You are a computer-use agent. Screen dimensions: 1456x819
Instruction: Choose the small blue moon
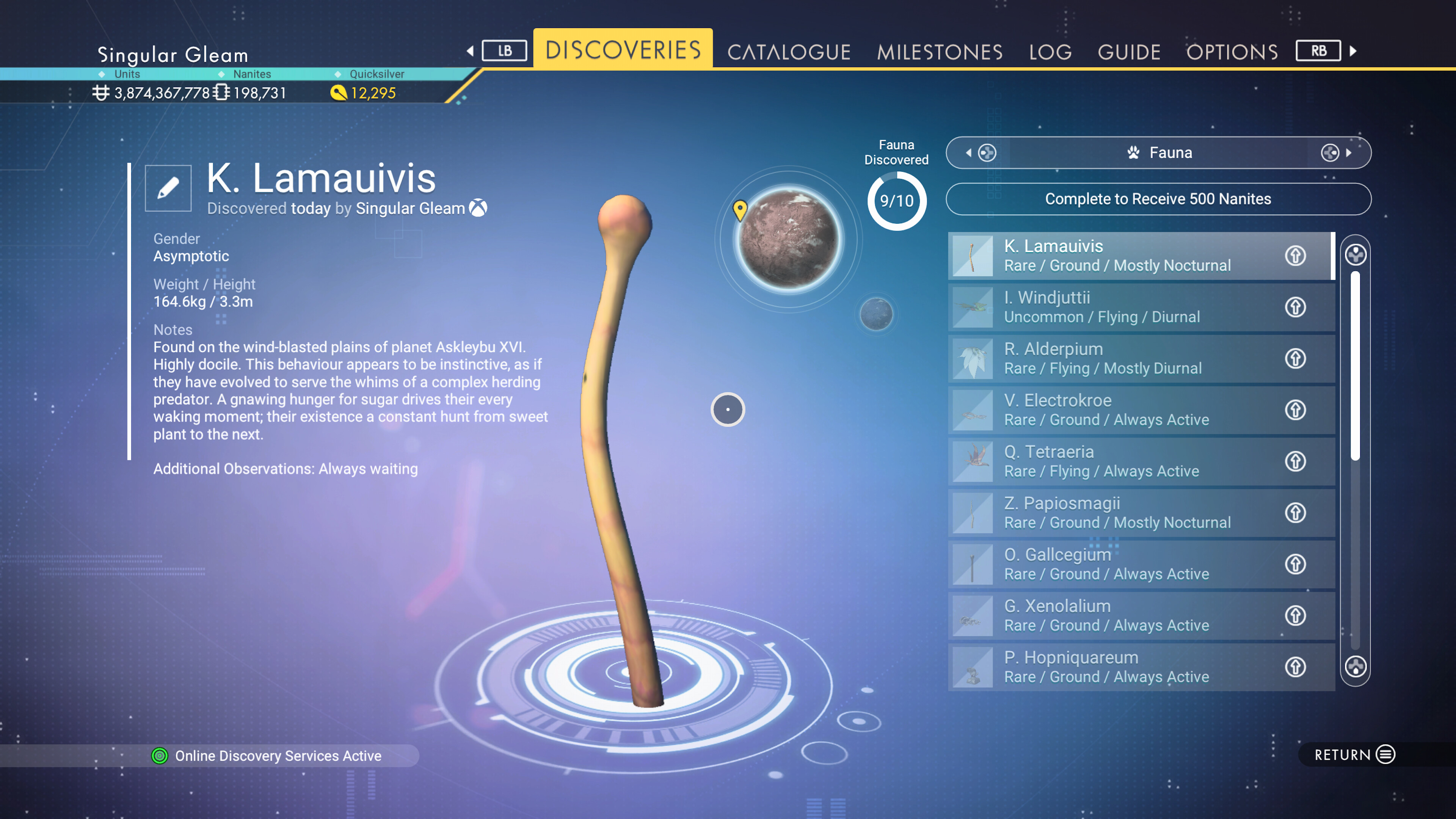coord(876,314)
